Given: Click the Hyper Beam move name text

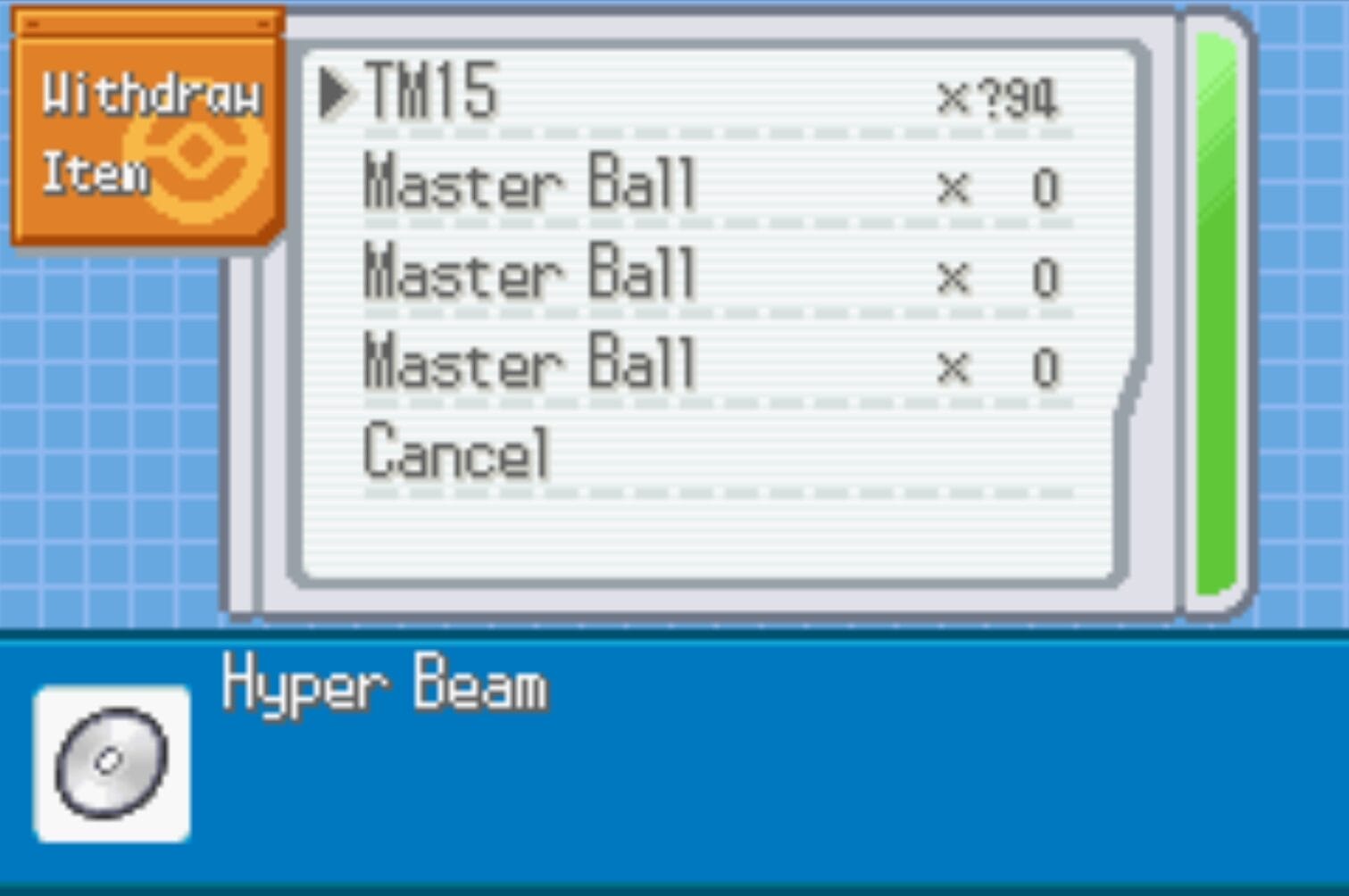Looking at the screenshot, I should tap(384, 684).
